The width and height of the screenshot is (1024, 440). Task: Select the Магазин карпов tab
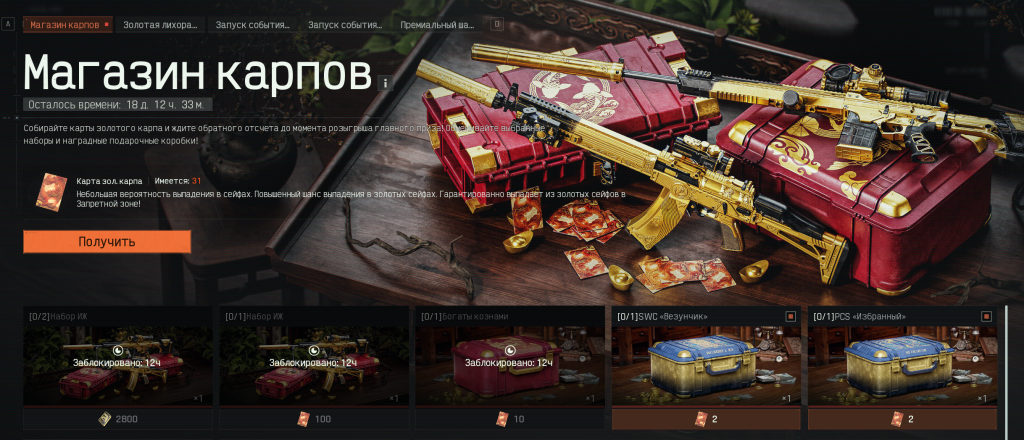pos(65,23)
